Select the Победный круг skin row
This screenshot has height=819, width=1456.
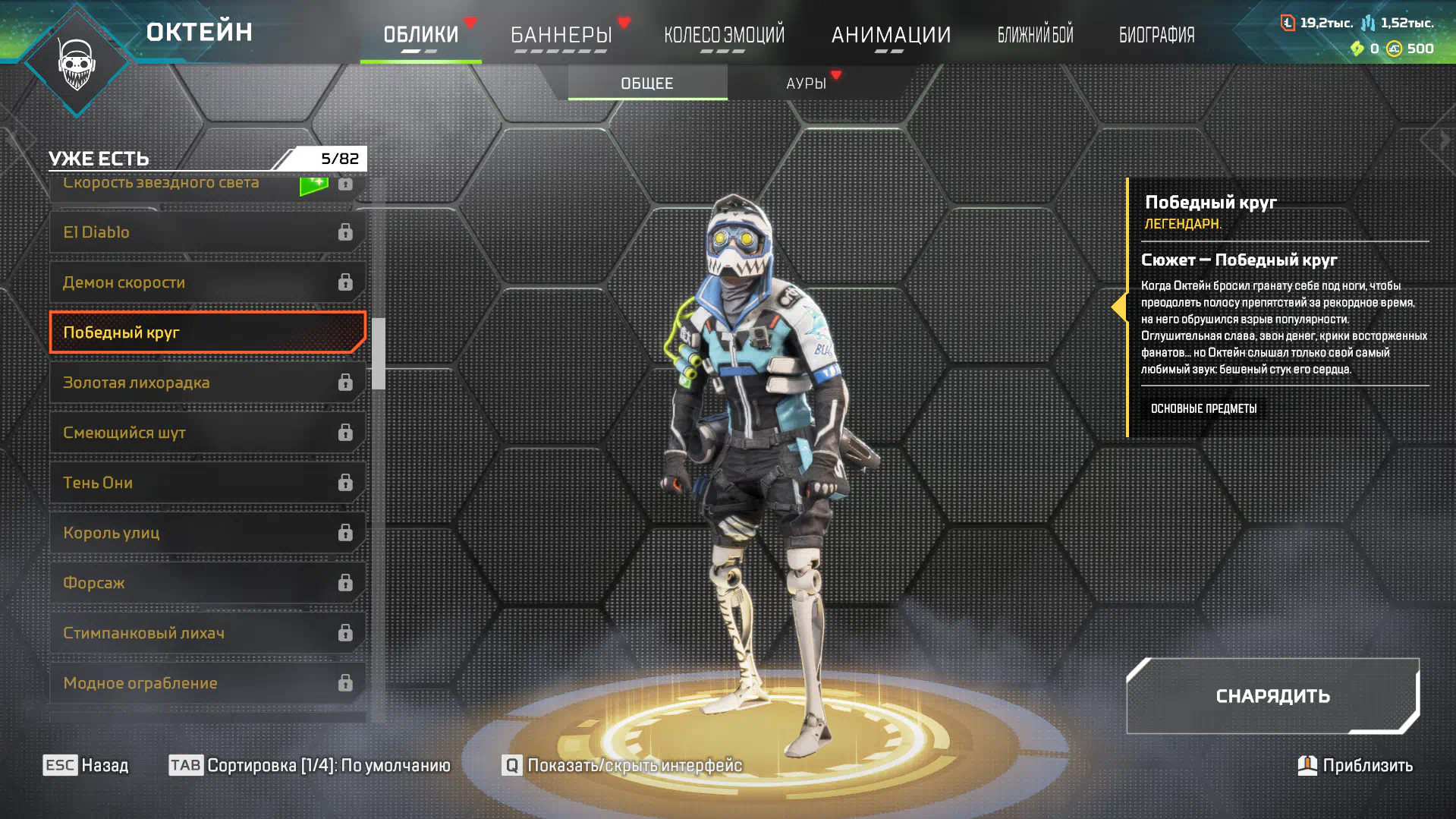click(x=206, y=332)
